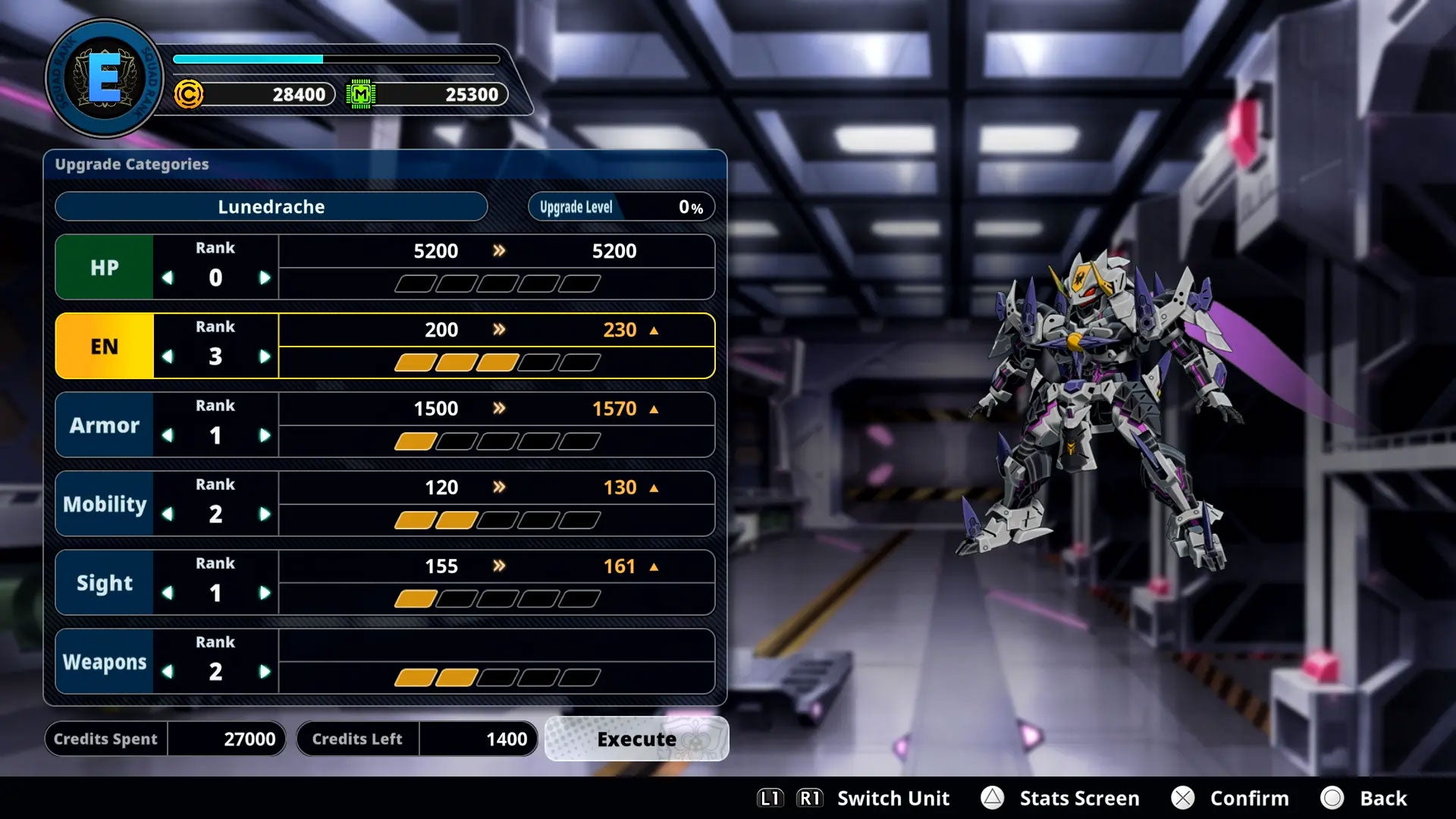Select the Mobility category label
The image size is (1456, 819).
[104, 504]
